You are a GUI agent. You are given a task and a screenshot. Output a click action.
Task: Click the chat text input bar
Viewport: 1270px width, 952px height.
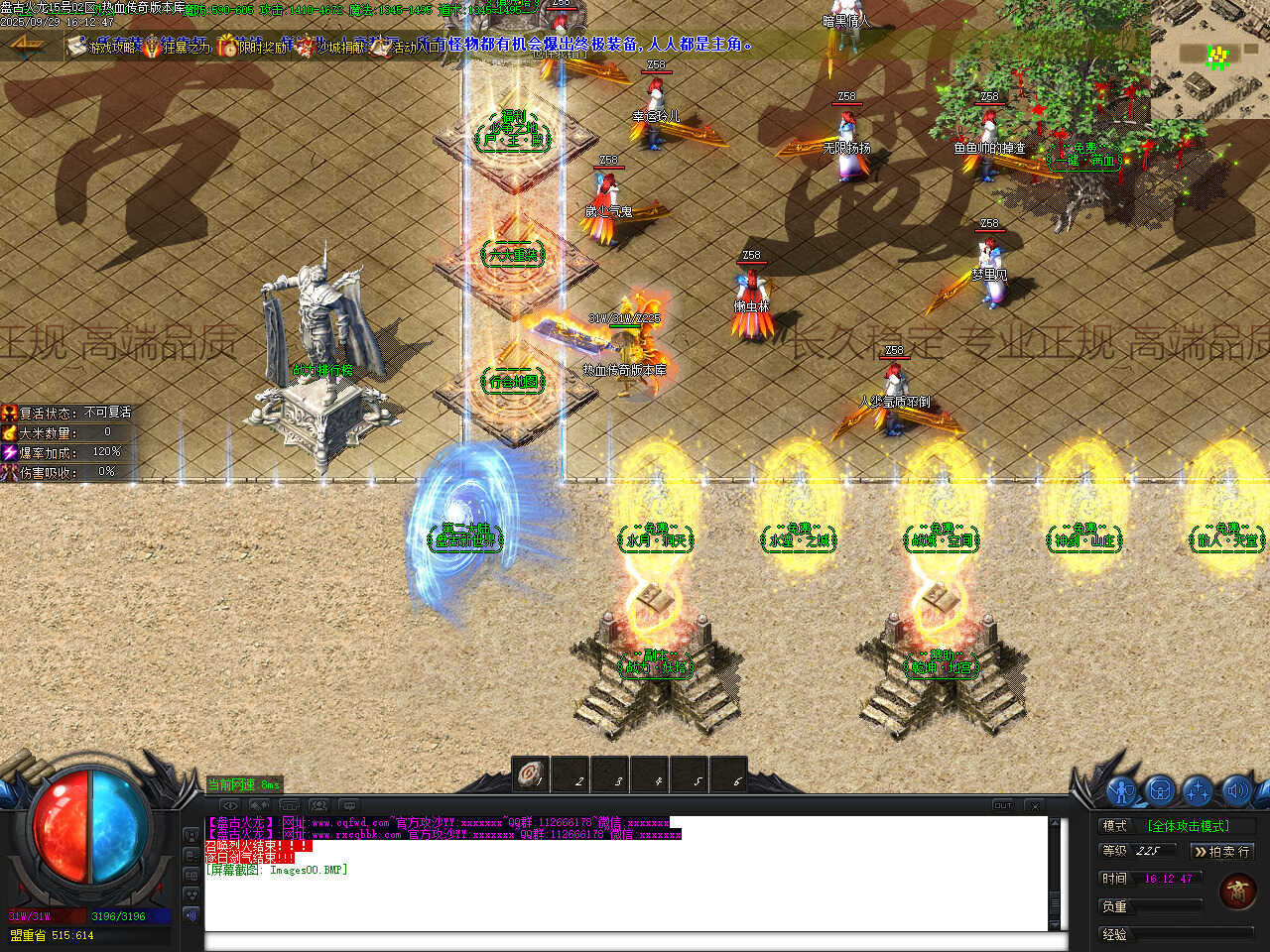(x=635, y=941)
